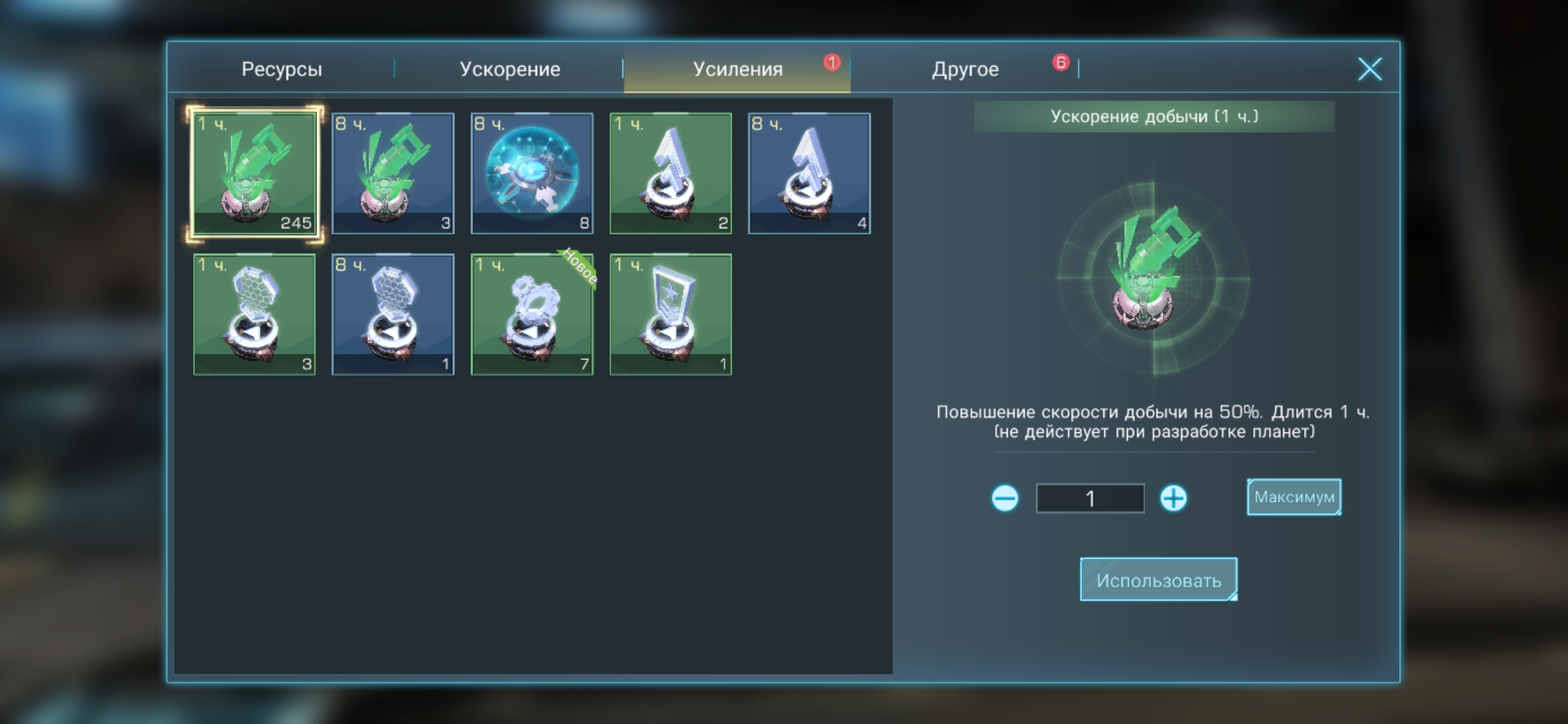Pick the 8 ч. arrow boost item
The image size is (1568, 724).
[x=809, y=173]
